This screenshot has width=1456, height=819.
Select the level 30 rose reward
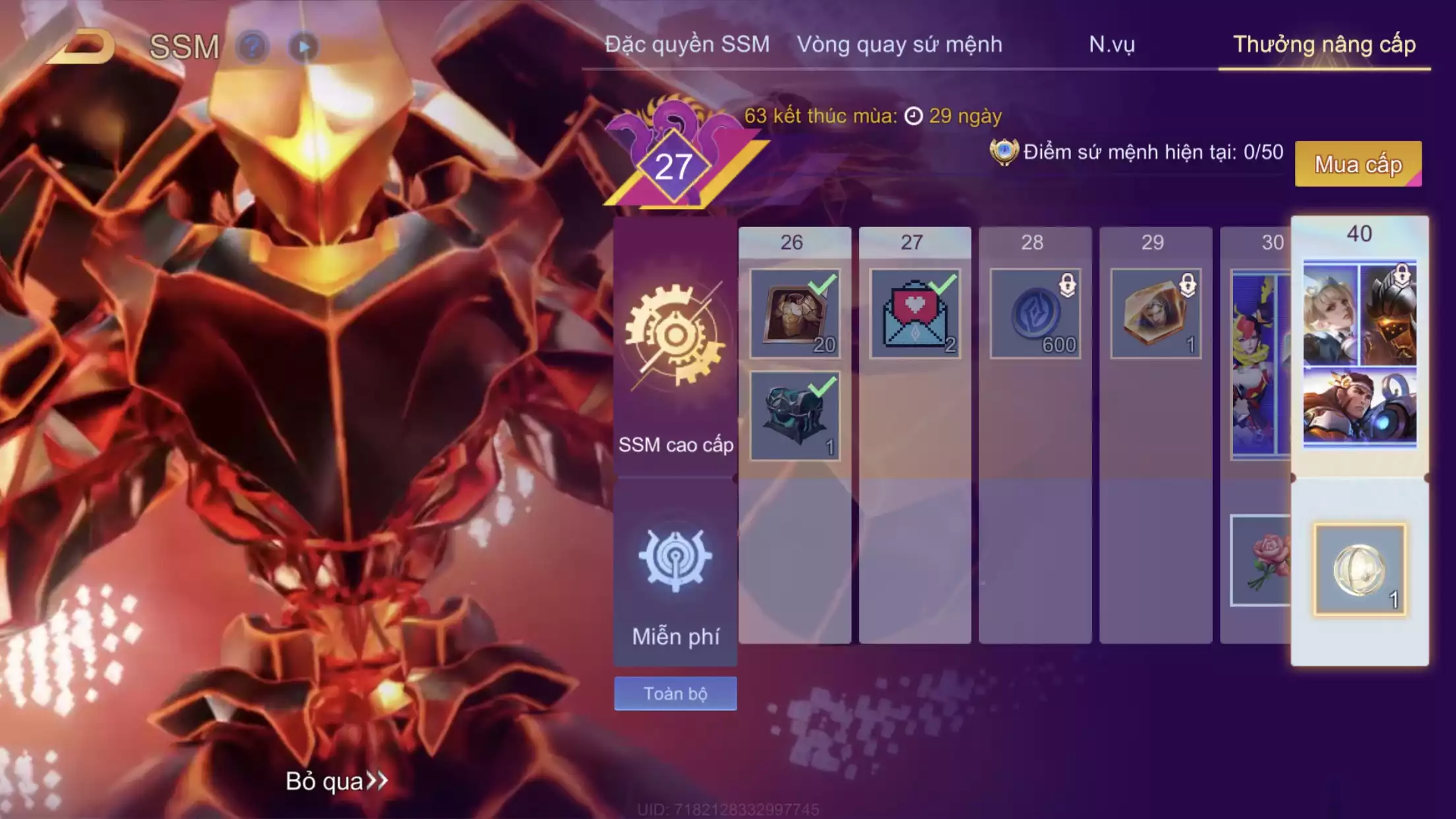pos(1261,561)
